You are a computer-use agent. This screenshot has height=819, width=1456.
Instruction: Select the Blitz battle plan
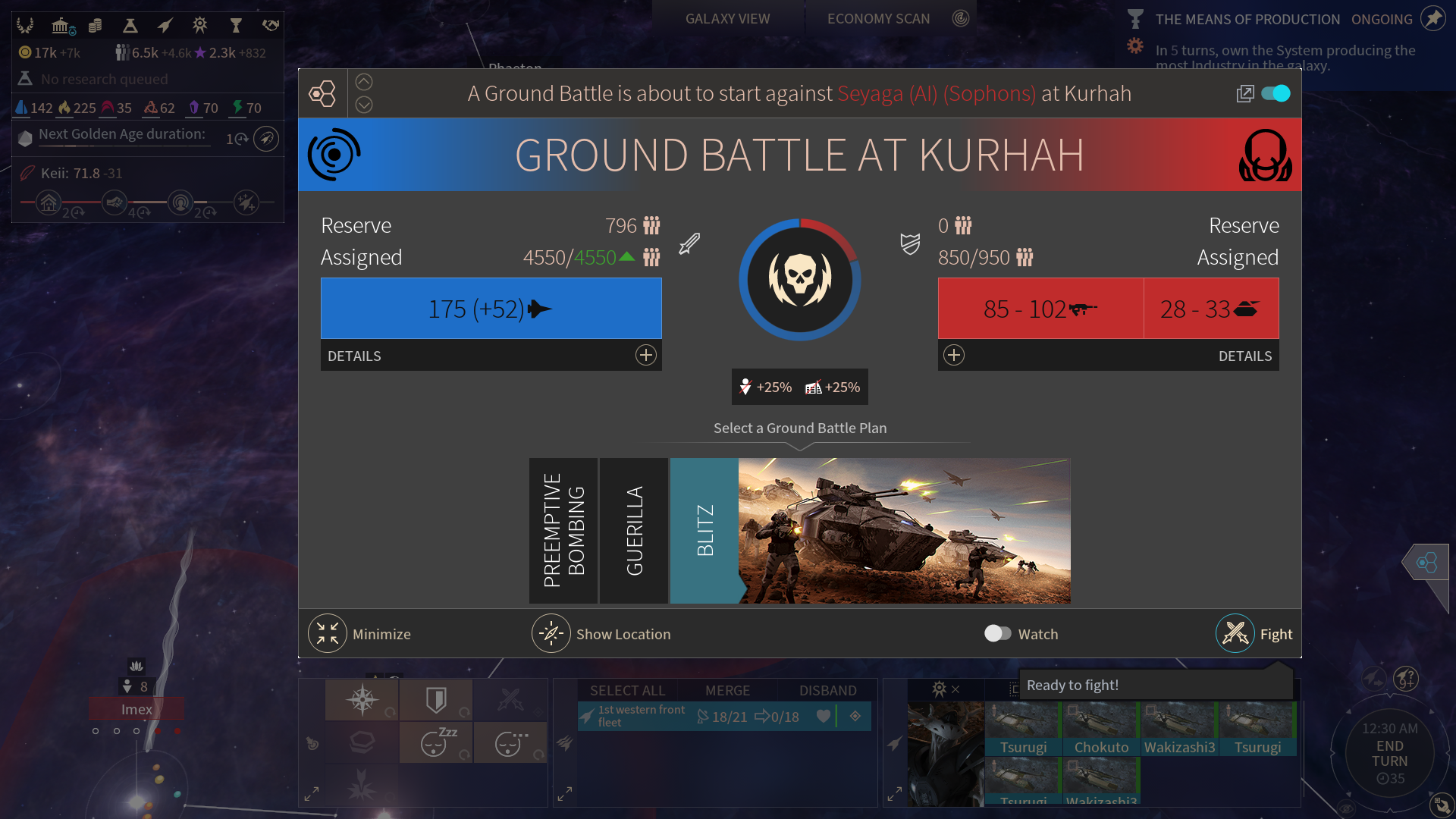(704, 530)
